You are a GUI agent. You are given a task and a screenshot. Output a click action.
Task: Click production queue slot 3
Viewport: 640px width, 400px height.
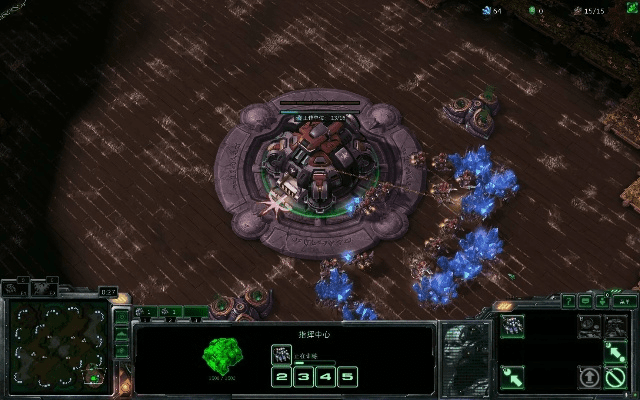(304, 377)
